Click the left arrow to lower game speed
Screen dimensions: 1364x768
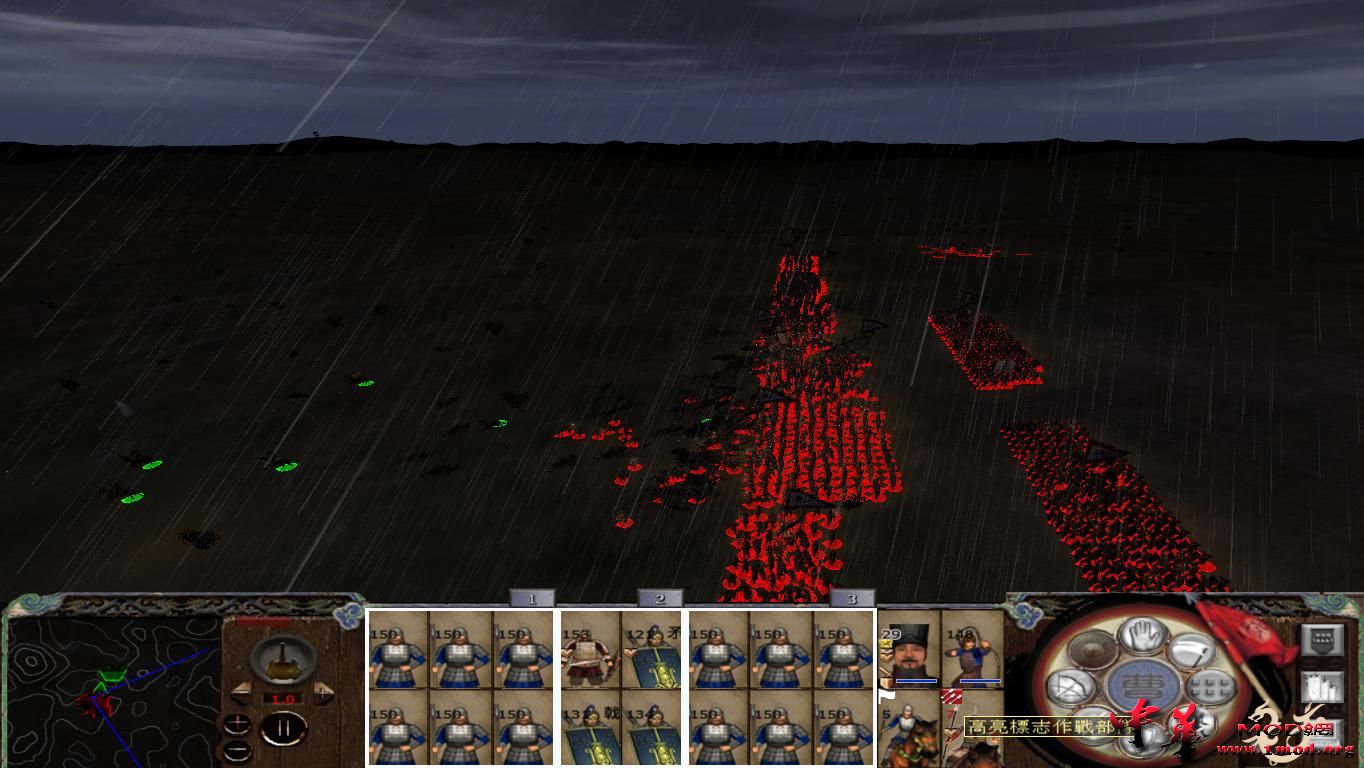click(x=242, y=692)
